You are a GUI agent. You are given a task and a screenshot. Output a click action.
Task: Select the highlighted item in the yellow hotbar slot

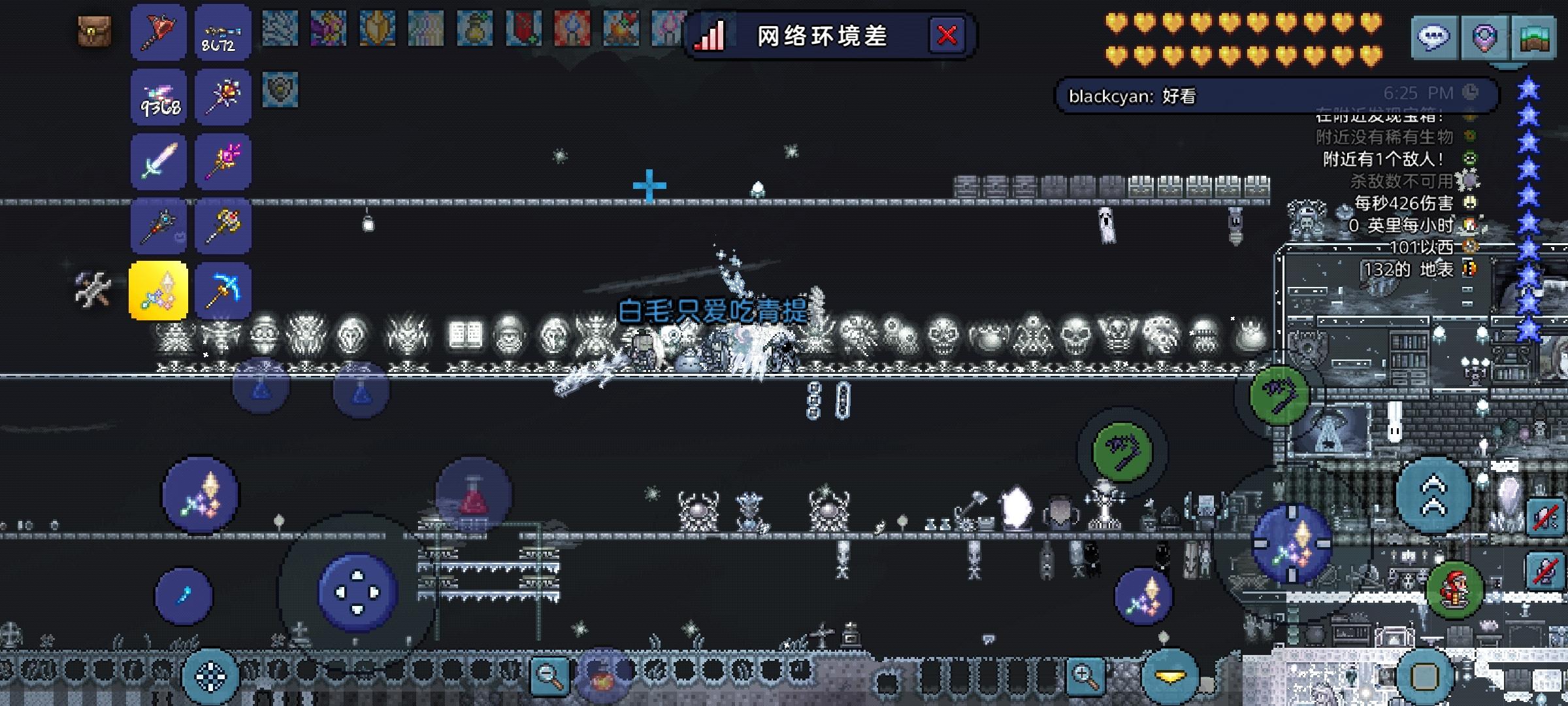click(x=158, y=290)
